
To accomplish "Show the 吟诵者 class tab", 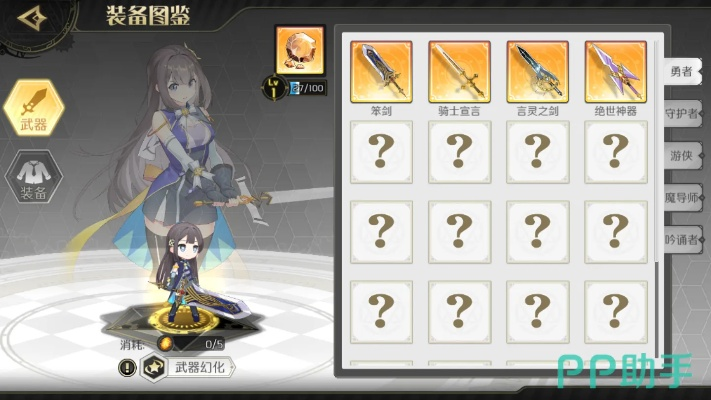I will click(x=684, y=239).
